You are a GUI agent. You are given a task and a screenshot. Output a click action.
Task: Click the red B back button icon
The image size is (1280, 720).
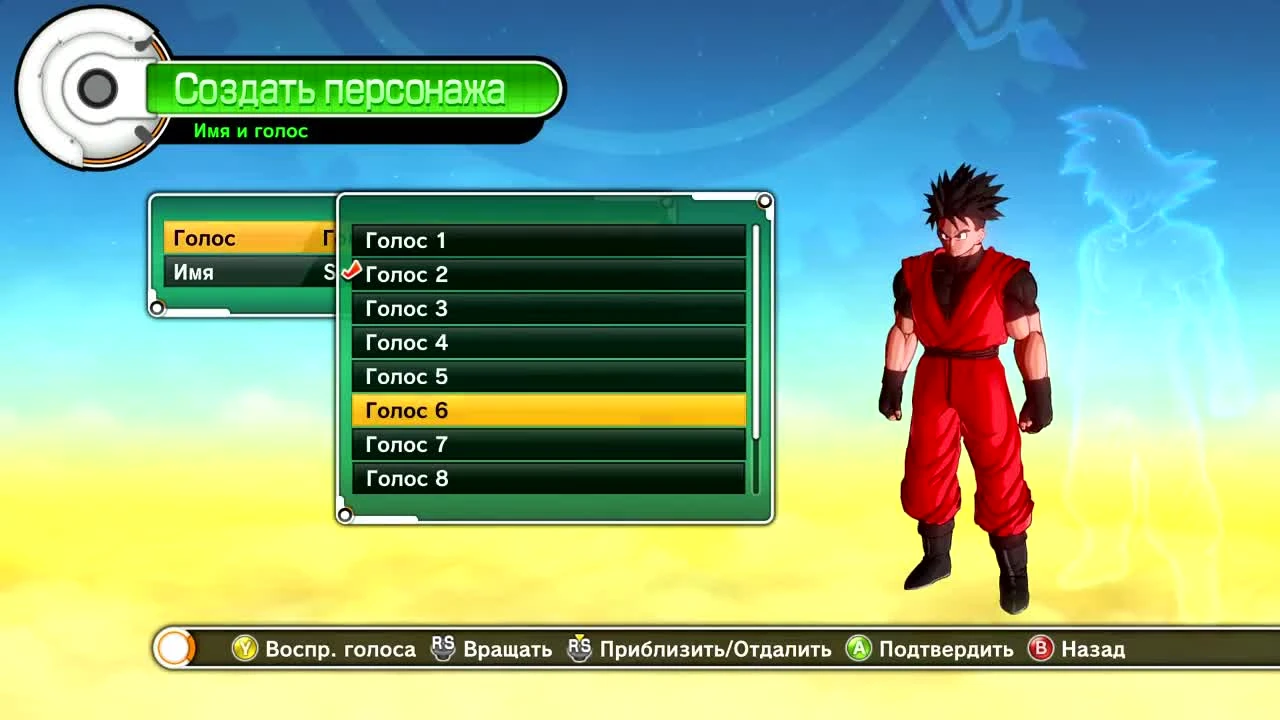(x=1043, y=649)
